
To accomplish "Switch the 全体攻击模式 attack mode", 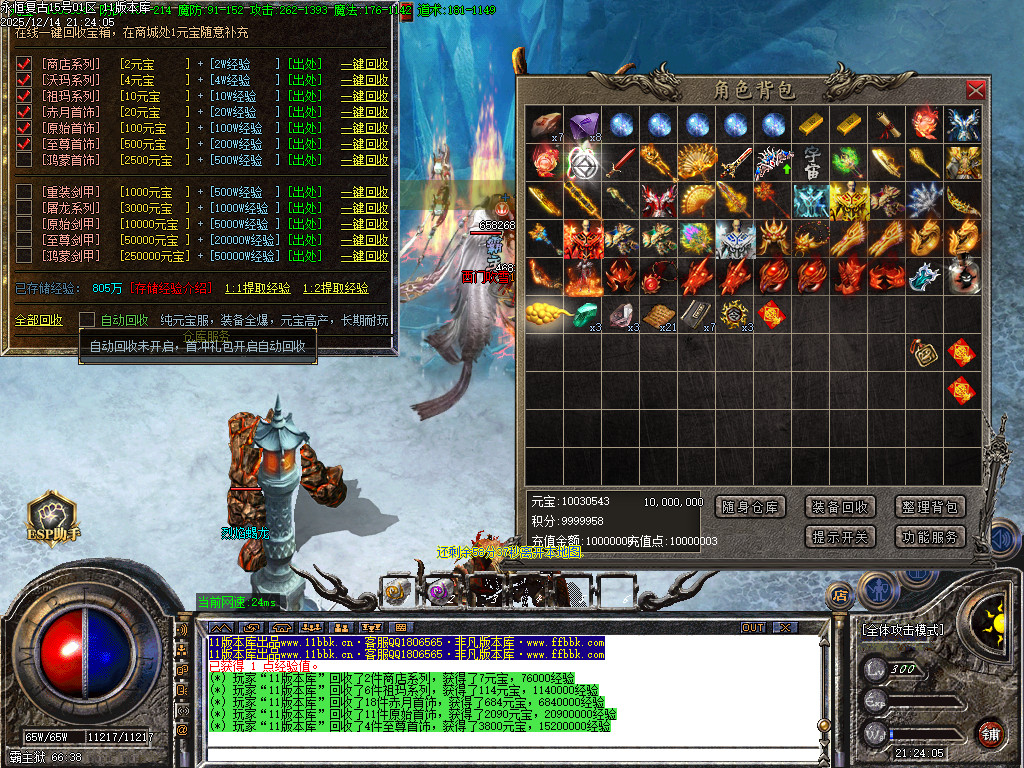I will click(904, 630).
